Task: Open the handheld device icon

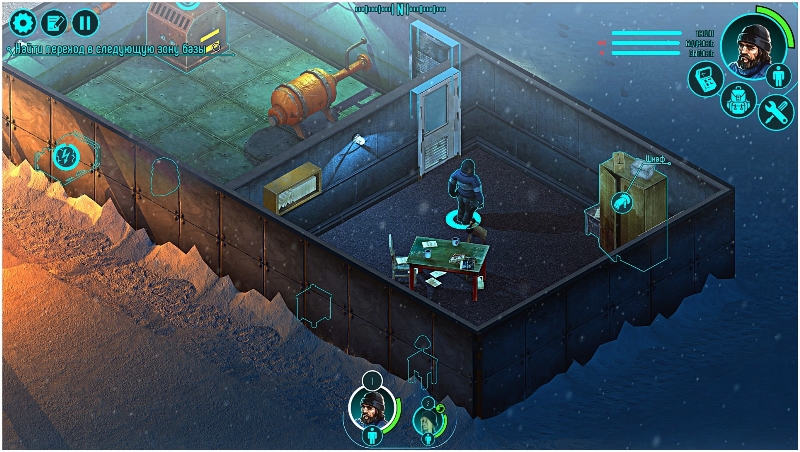Action: [704, 79]
